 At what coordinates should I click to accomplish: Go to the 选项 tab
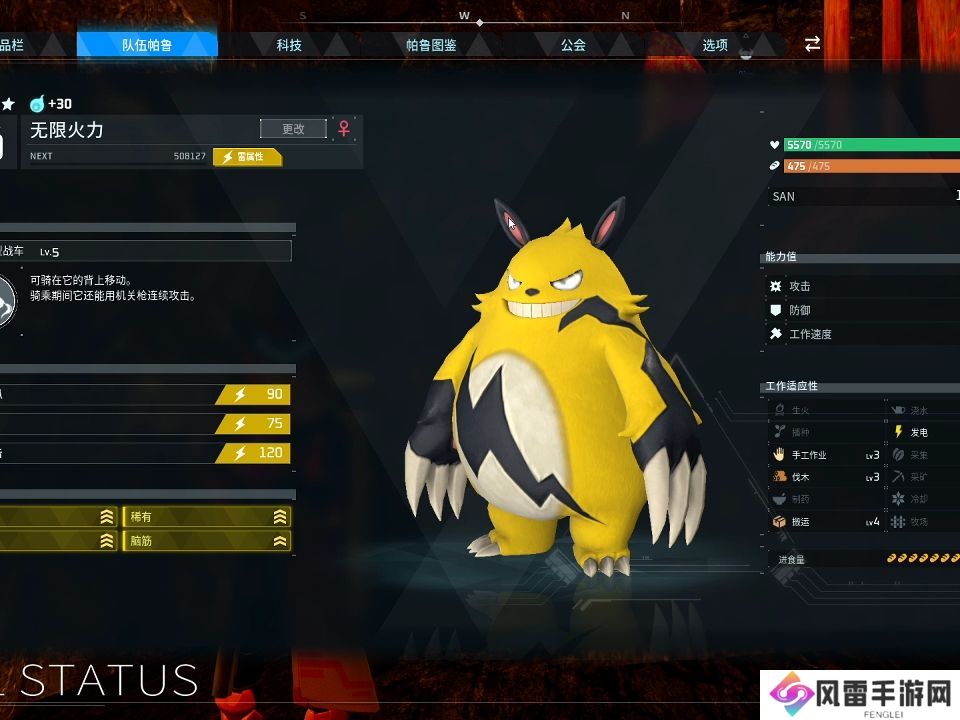(x=715, y=45)
